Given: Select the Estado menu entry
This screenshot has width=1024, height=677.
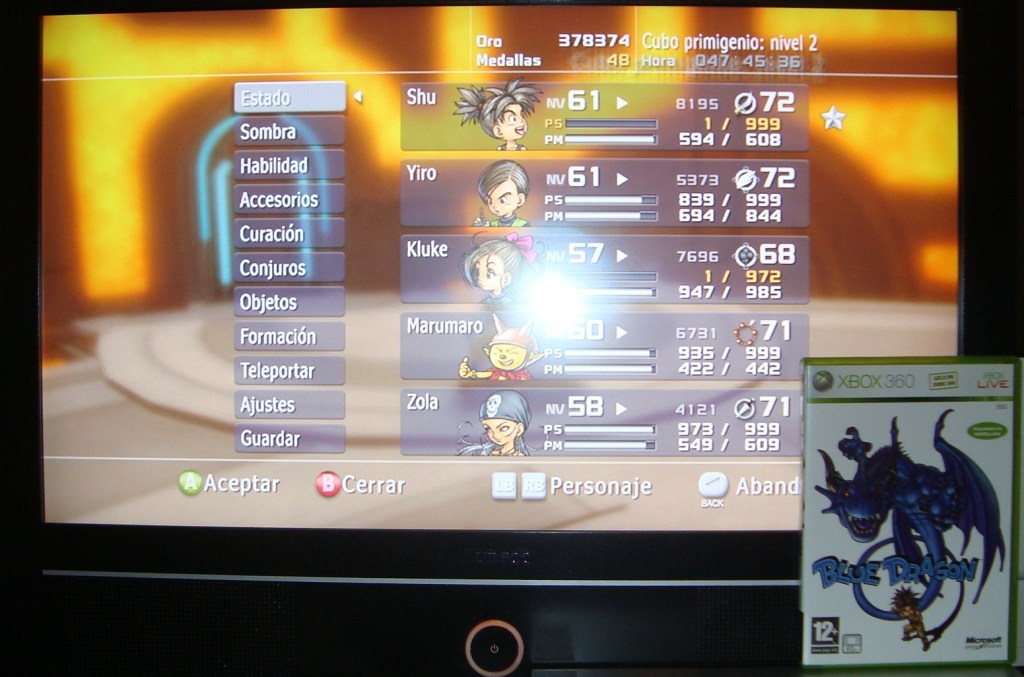Looking at the screenshot, I should 289,98.
